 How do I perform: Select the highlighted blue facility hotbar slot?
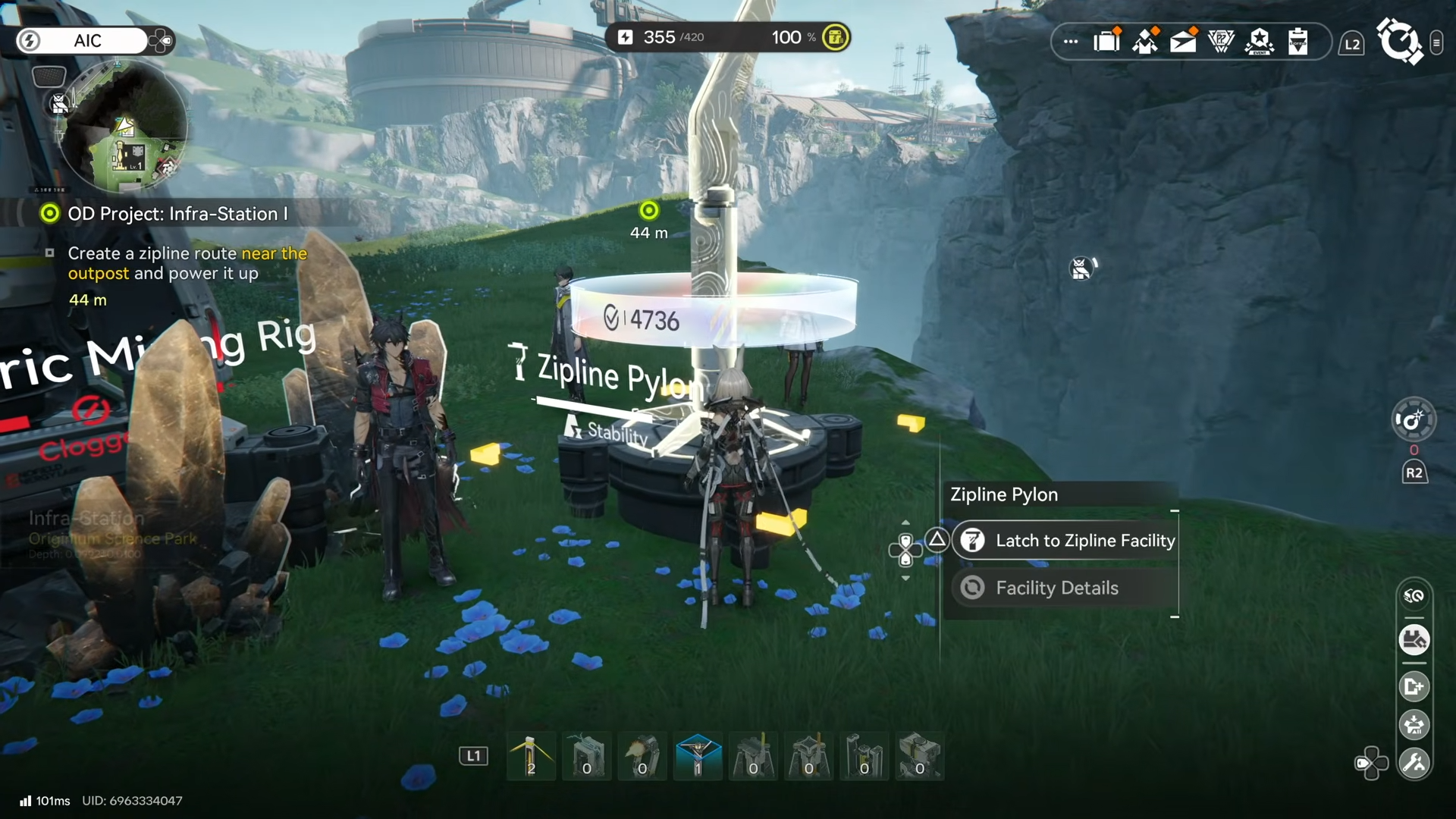(698, 756)
